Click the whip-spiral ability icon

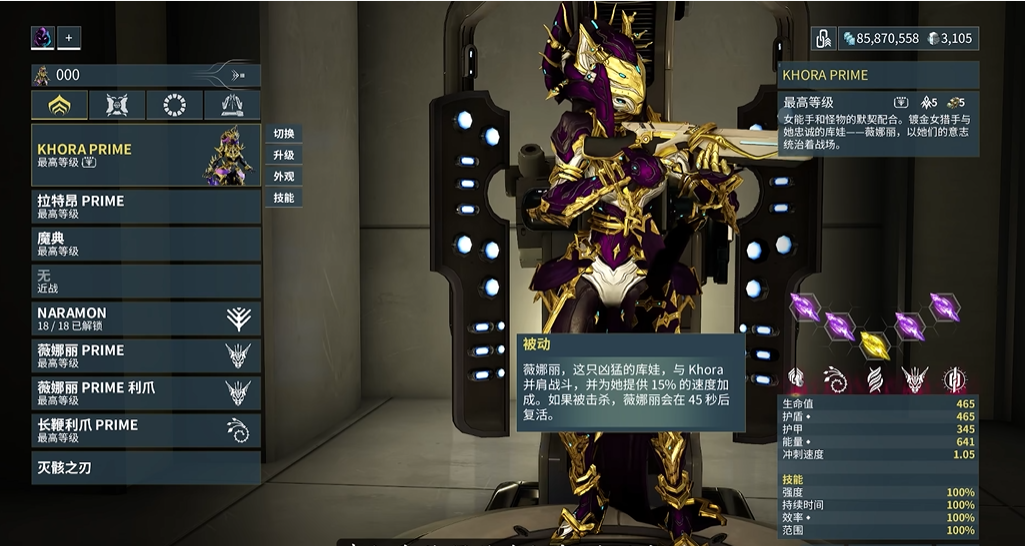point(835,379)
